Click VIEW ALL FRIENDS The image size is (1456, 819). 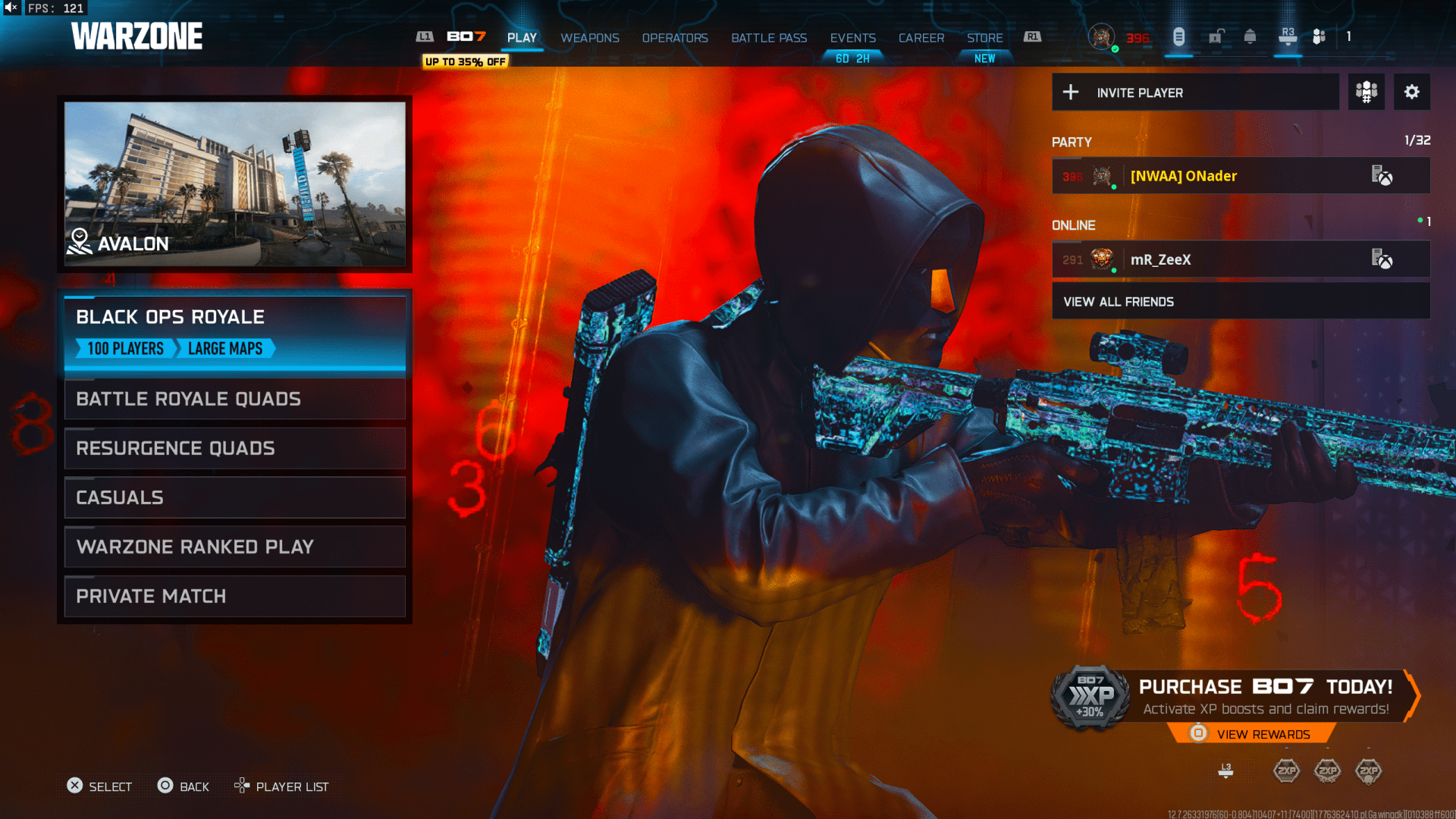pos(1119,301)
